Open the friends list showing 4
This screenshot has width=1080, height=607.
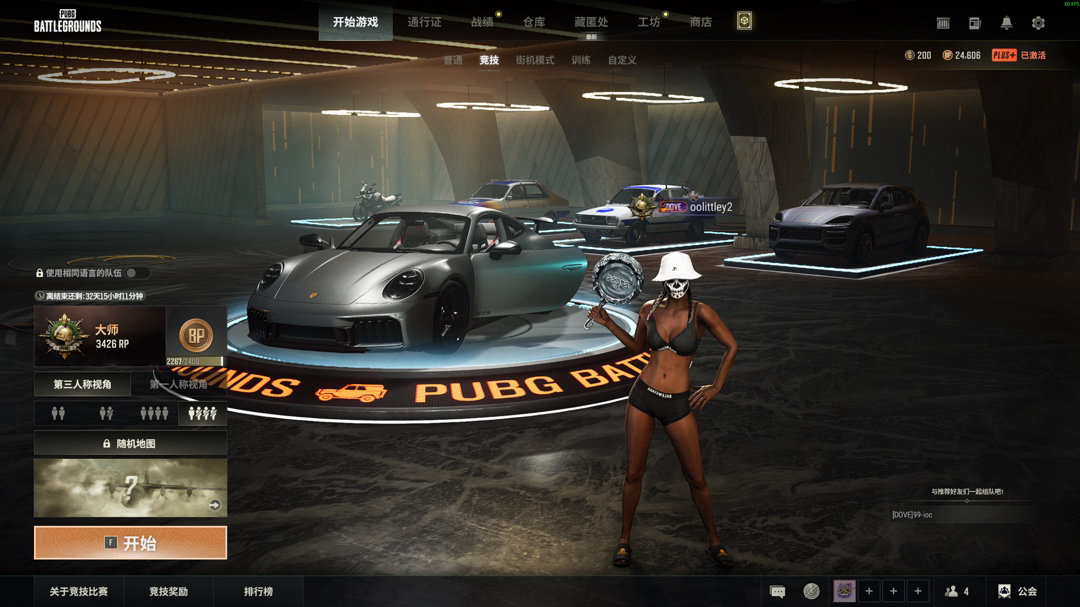click(957, 591)
